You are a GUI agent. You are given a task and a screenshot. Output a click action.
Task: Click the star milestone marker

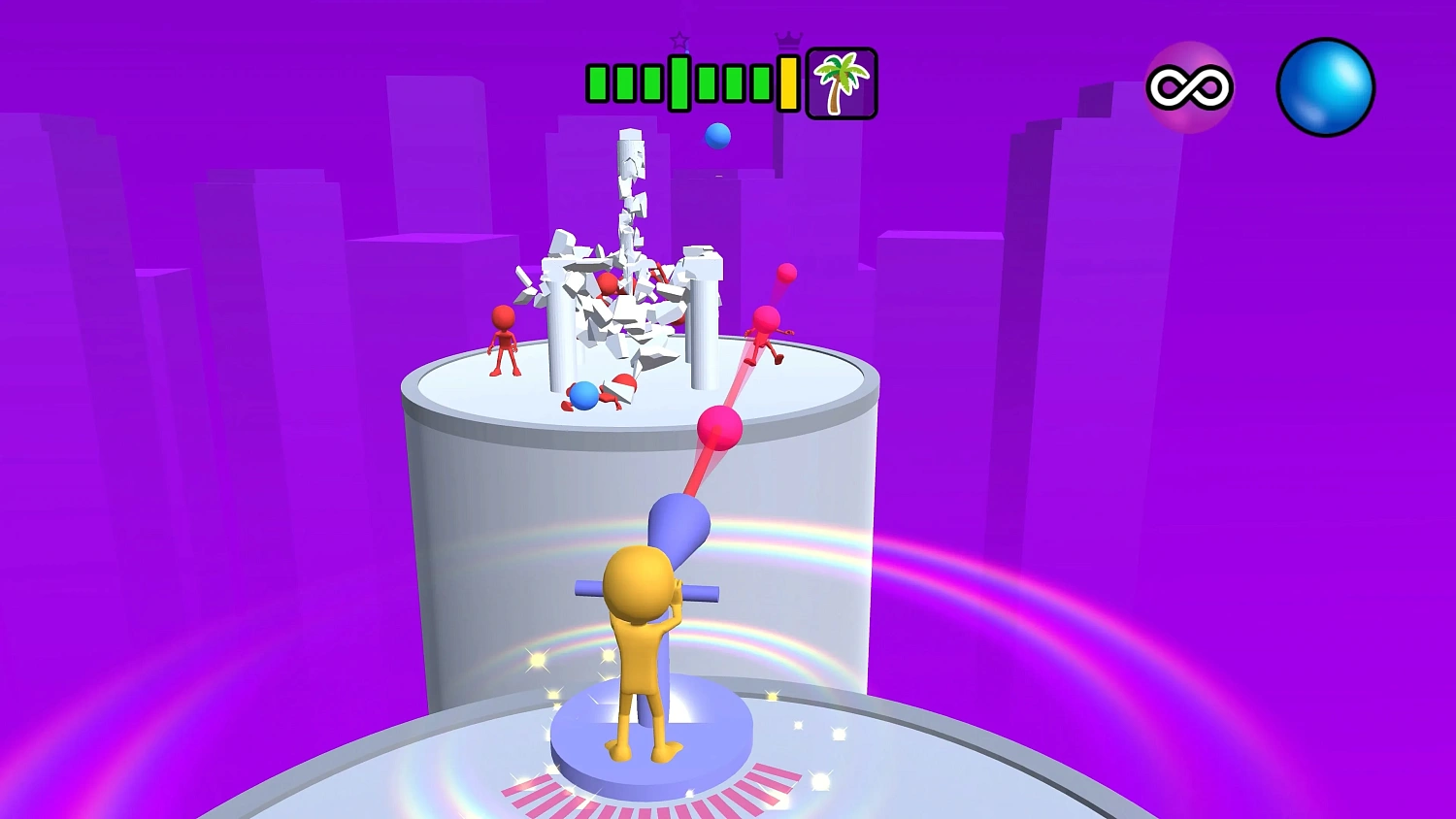pos(678,40)
